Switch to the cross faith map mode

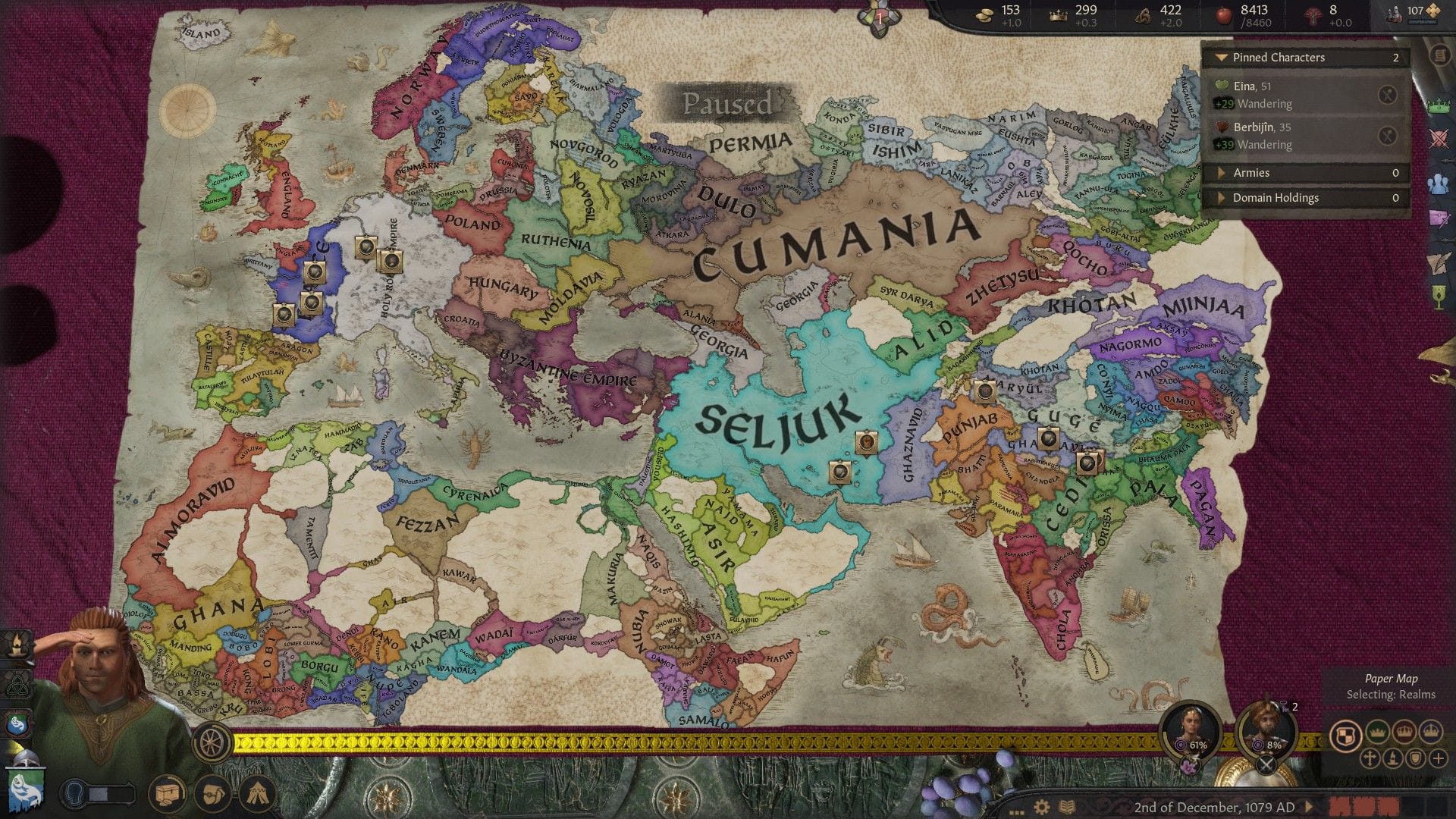tap(1370, 758)
